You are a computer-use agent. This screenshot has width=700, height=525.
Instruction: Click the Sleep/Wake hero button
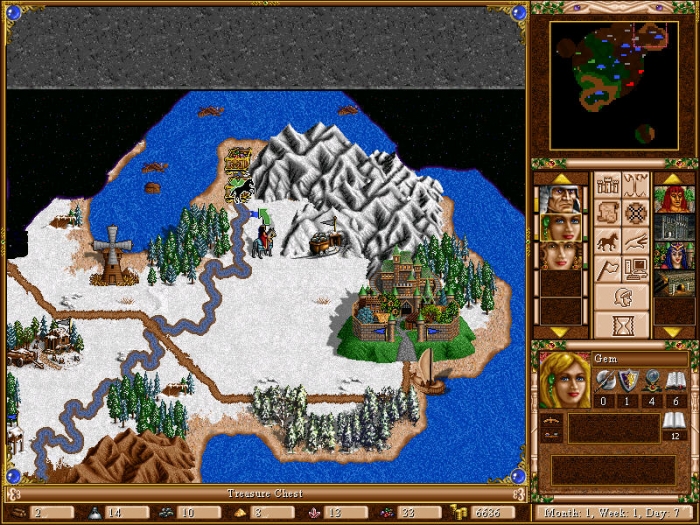636,213
